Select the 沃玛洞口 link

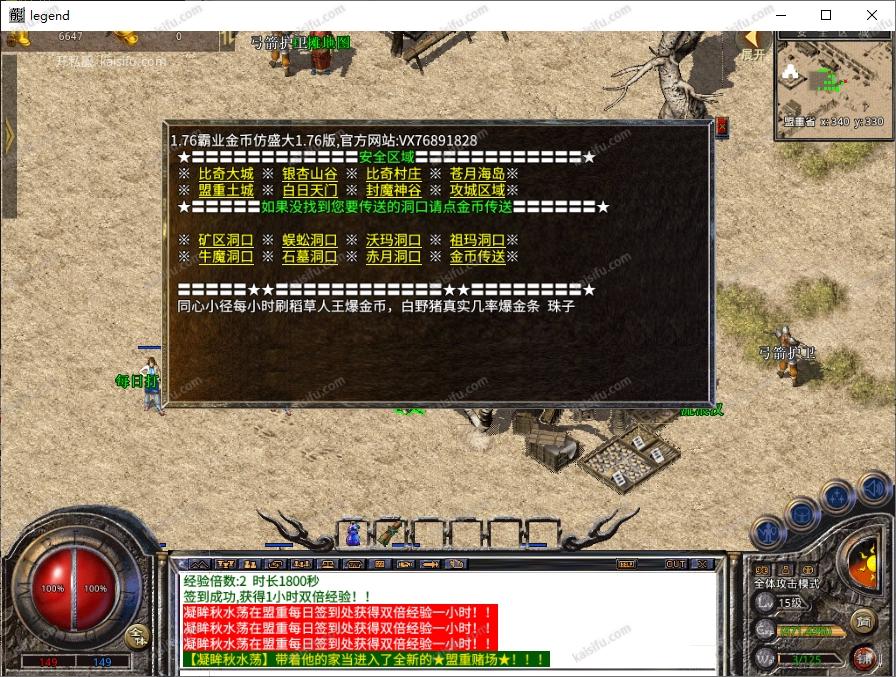pyautogui.click(x=393, y=241)
